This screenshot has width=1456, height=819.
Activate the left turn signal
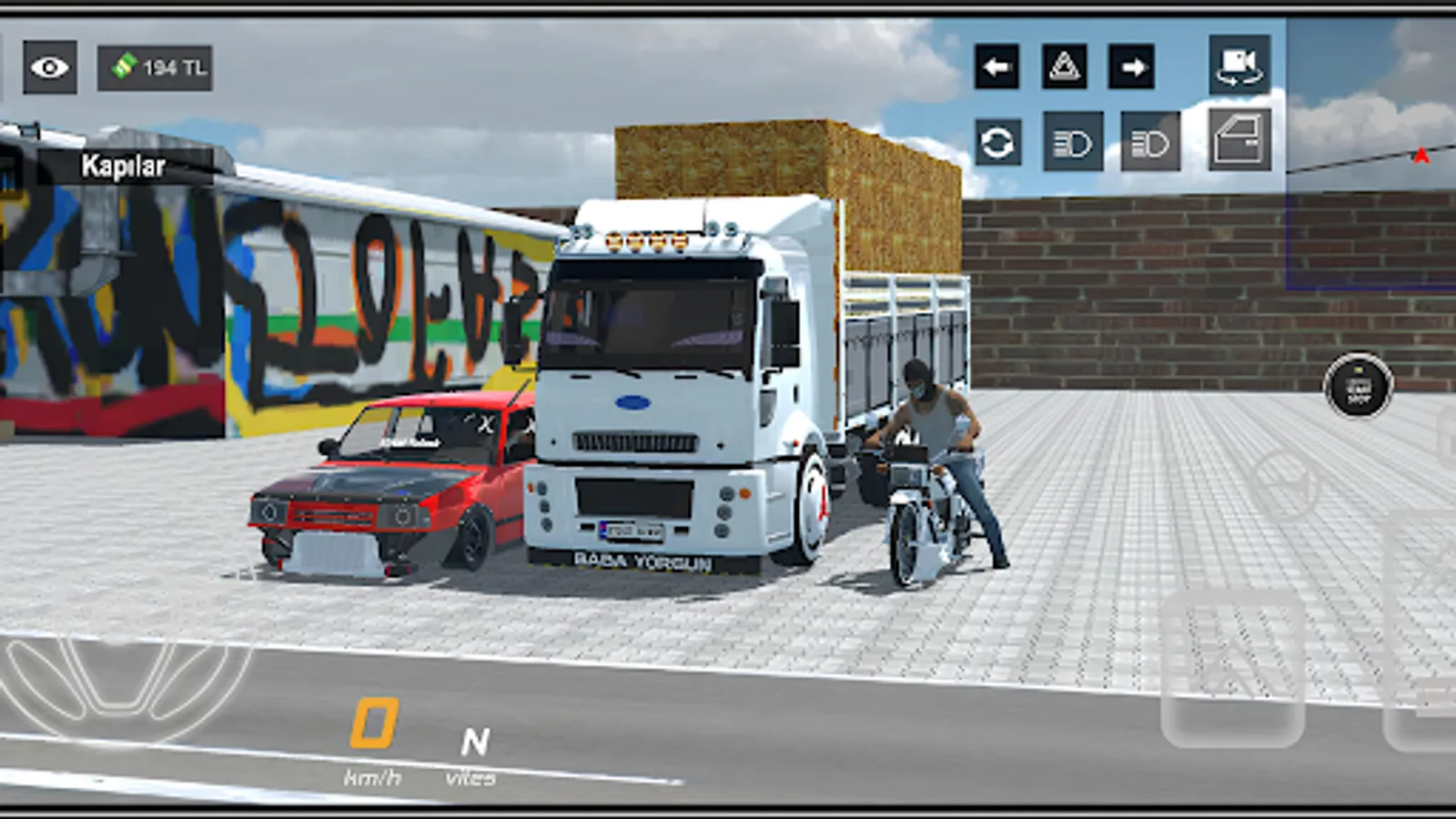coord(996,66)
